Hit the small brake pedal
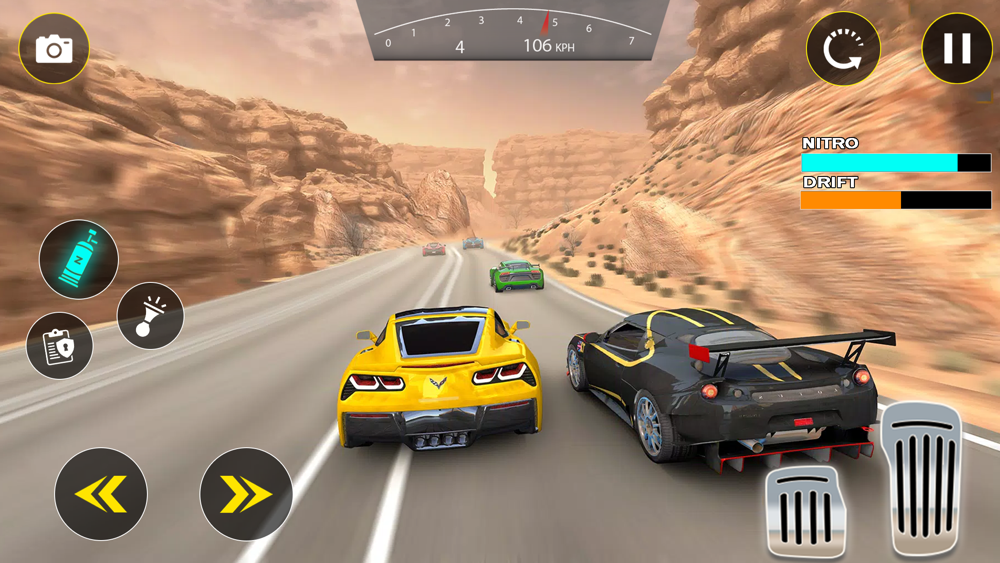 point(805,512)
